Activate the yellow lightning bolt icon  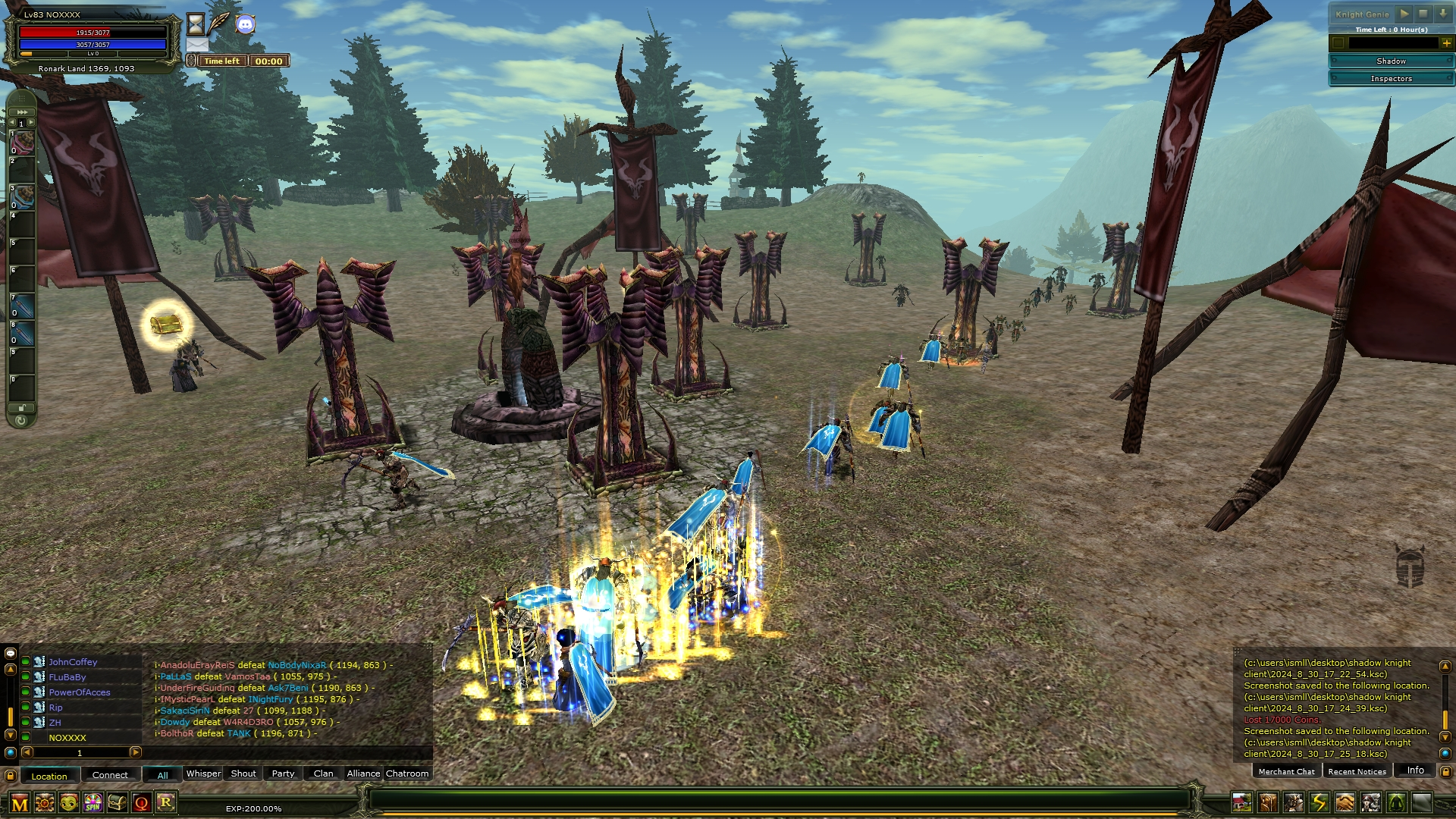click(1319, 802)
